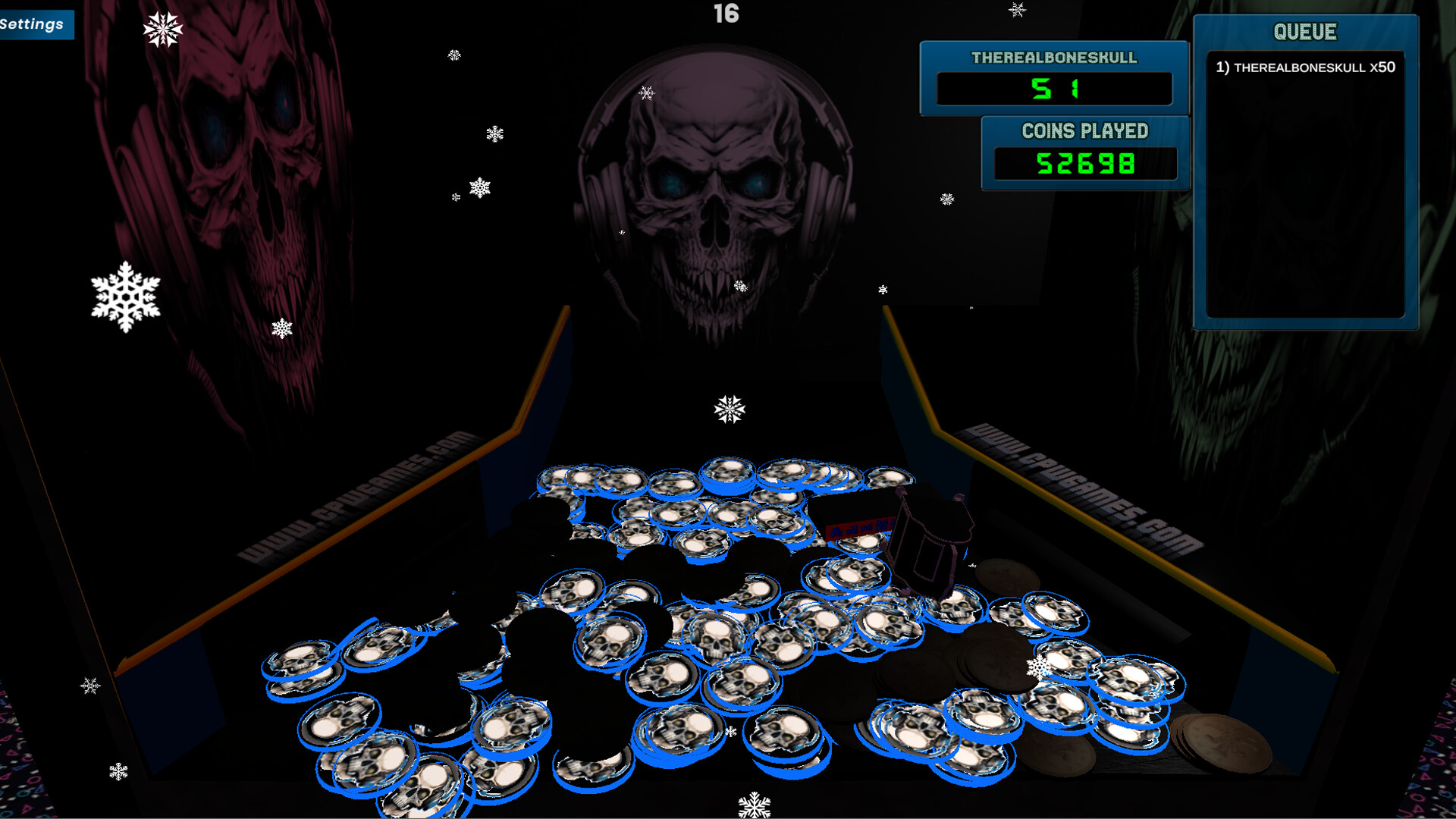This screenshot has width=1456, height=819.
Task: Select the large snowflake on the left
Action: click(x=125, y=296)
